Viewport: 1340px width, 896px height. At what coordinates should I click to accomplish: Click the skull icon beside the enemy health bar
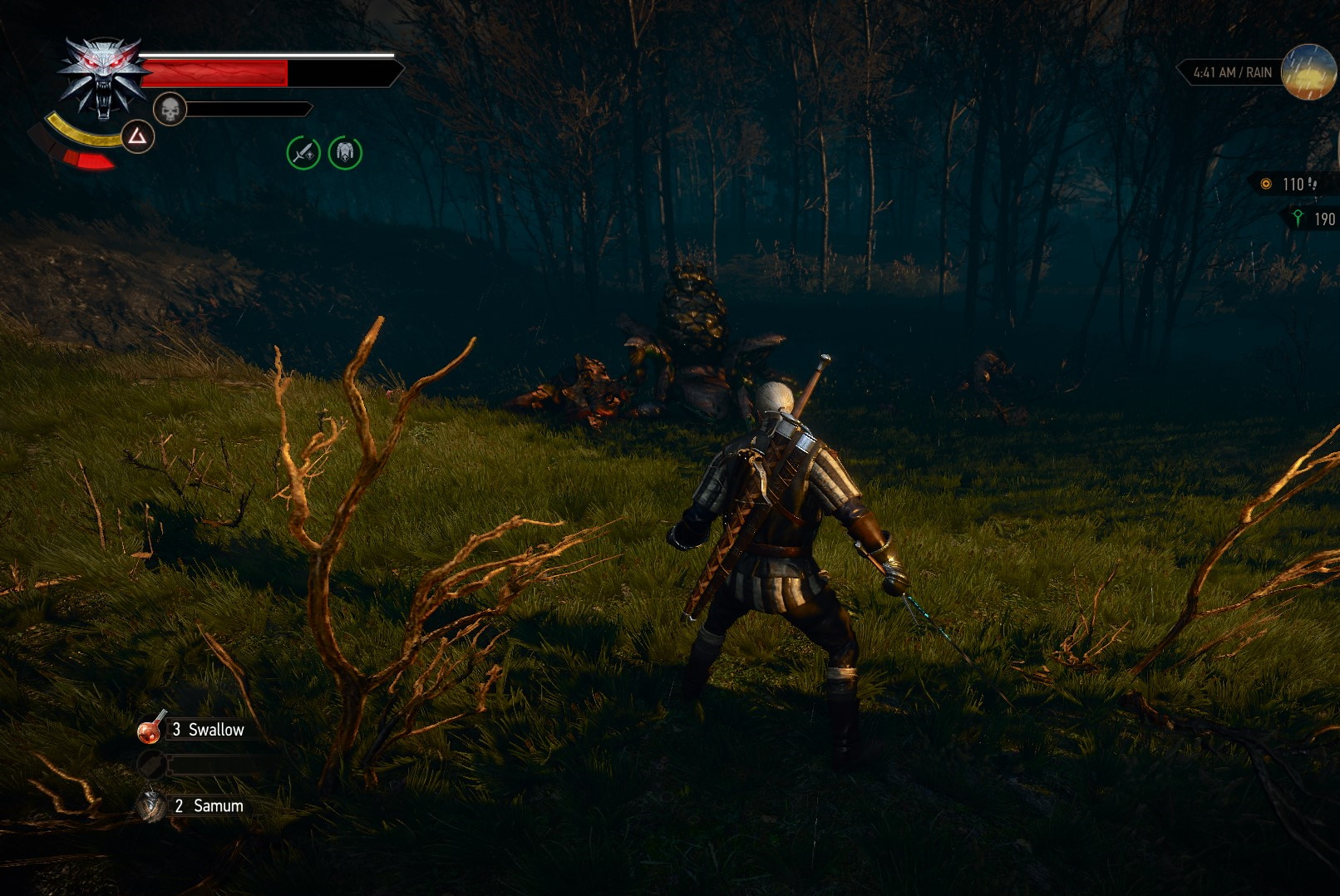coord(170,108)
